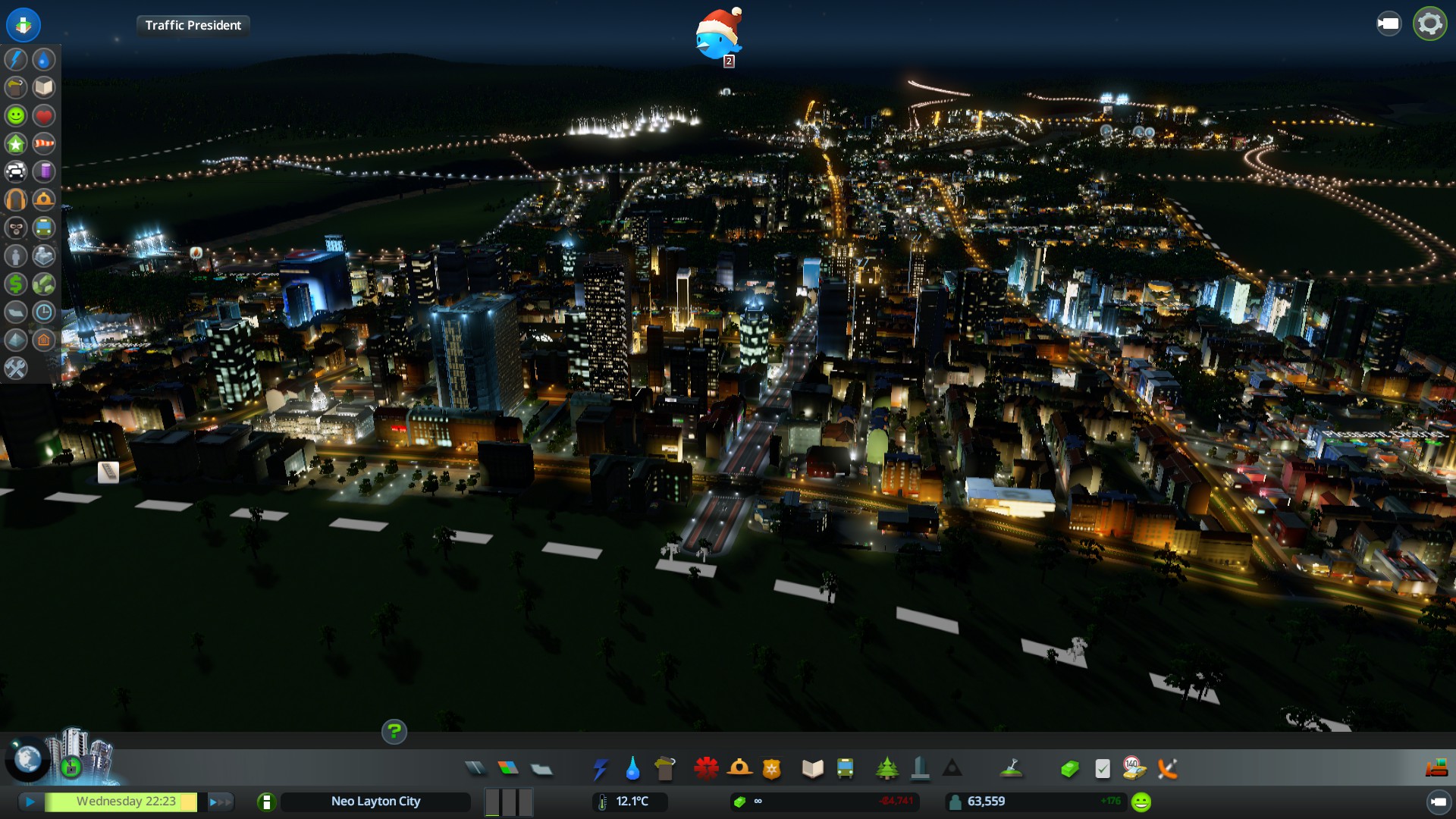The image size is (1456, 819).
Task: Click the Neo Layton City name field
Action: [375, 802]
